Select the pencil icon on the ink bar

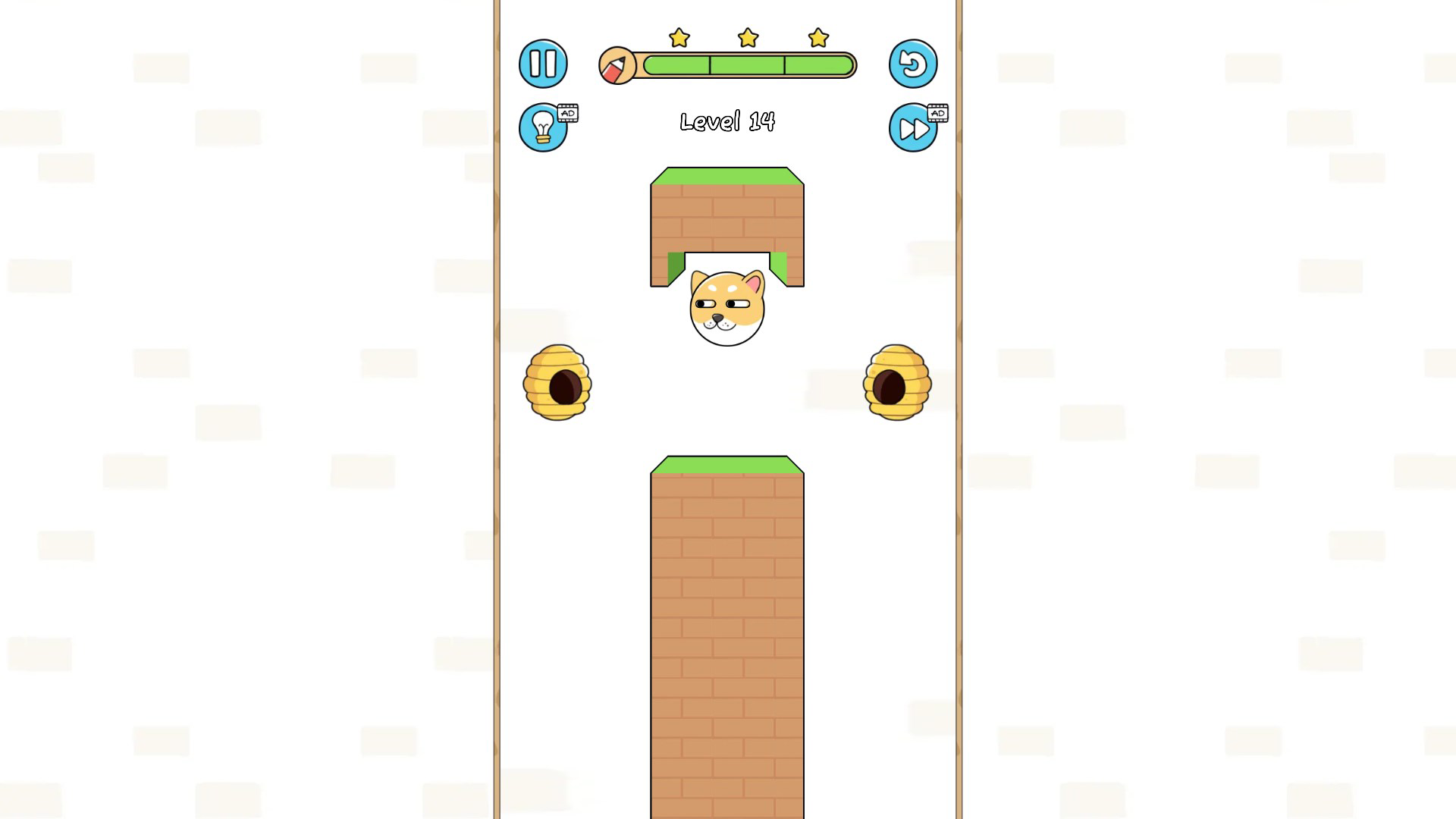616,64
